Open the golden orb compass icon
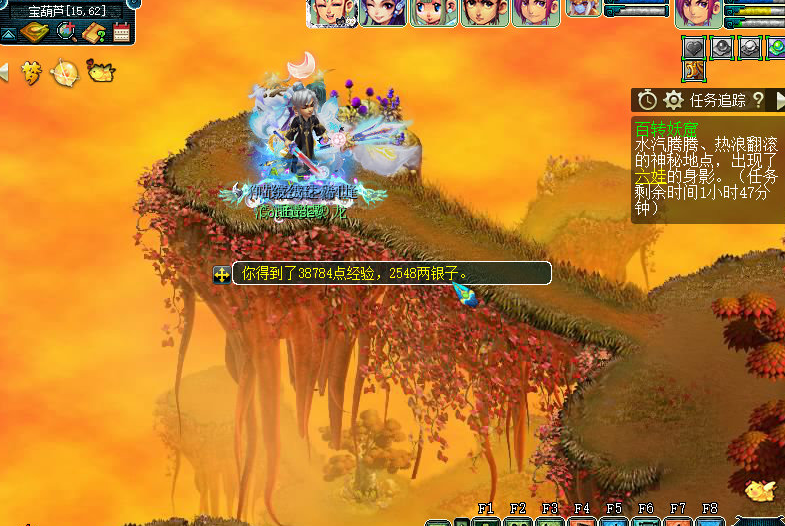Image resolution: width=785 pixels, height=526 pixels. [65, 72]
